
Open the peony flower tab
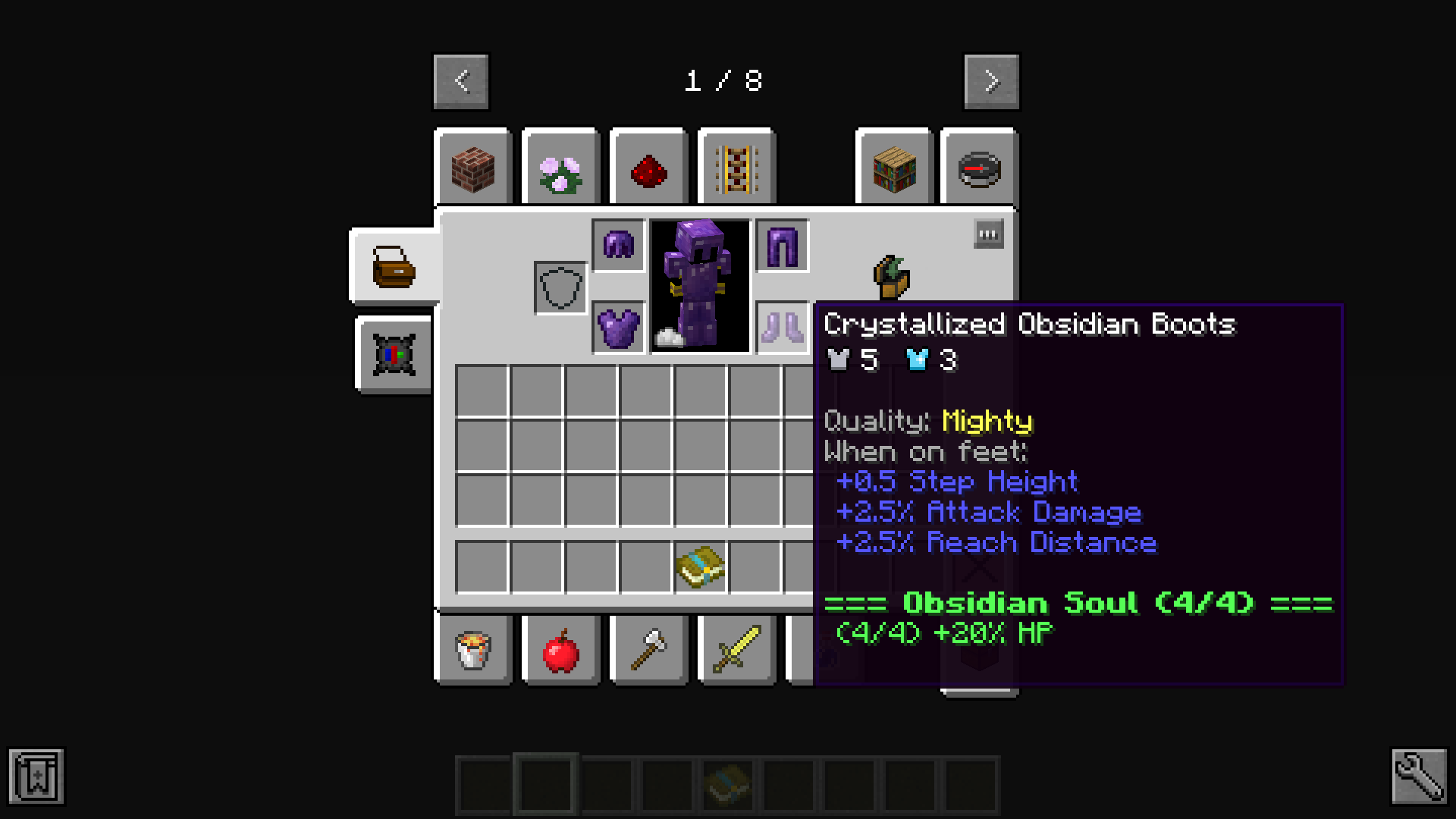560,168
